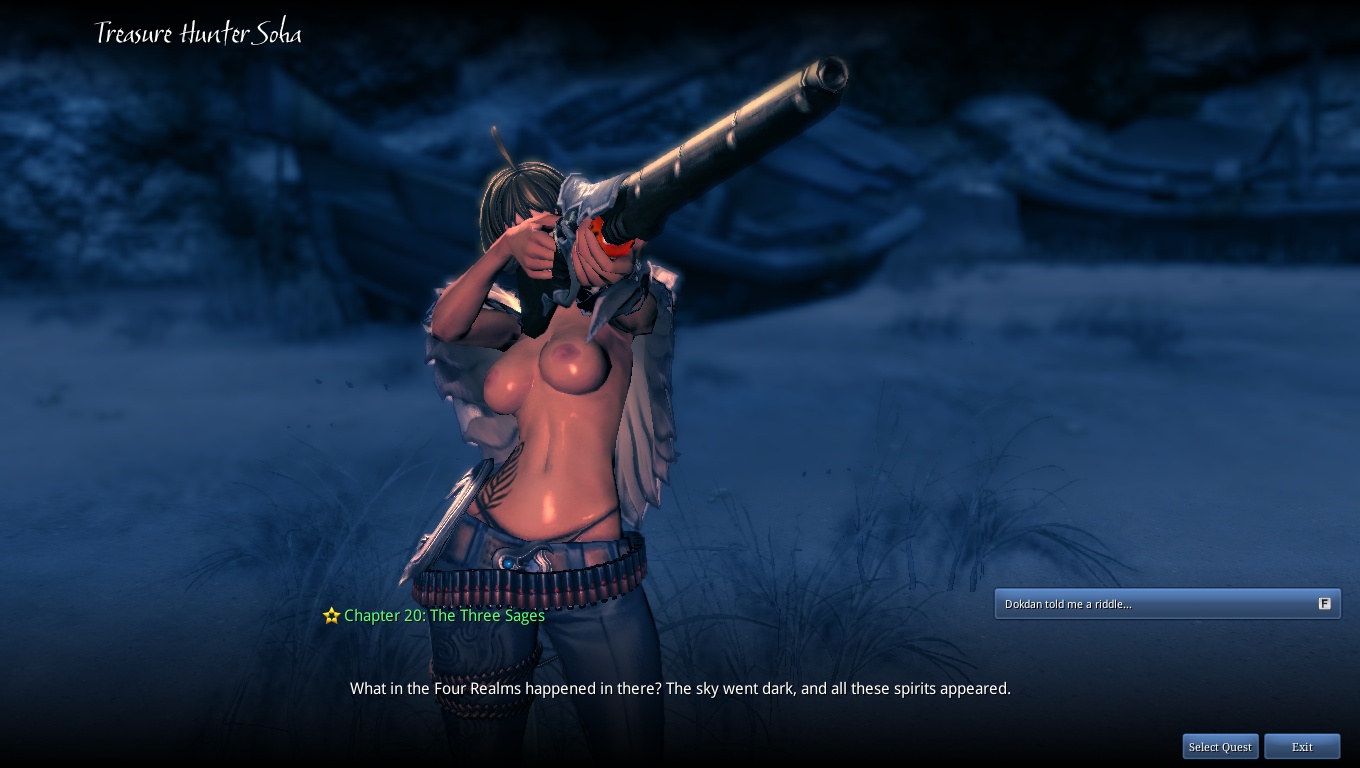This screenshot has height=768, width=1360.
Task: Exit the dialogue with Soha
Action: pos(1302,747)
